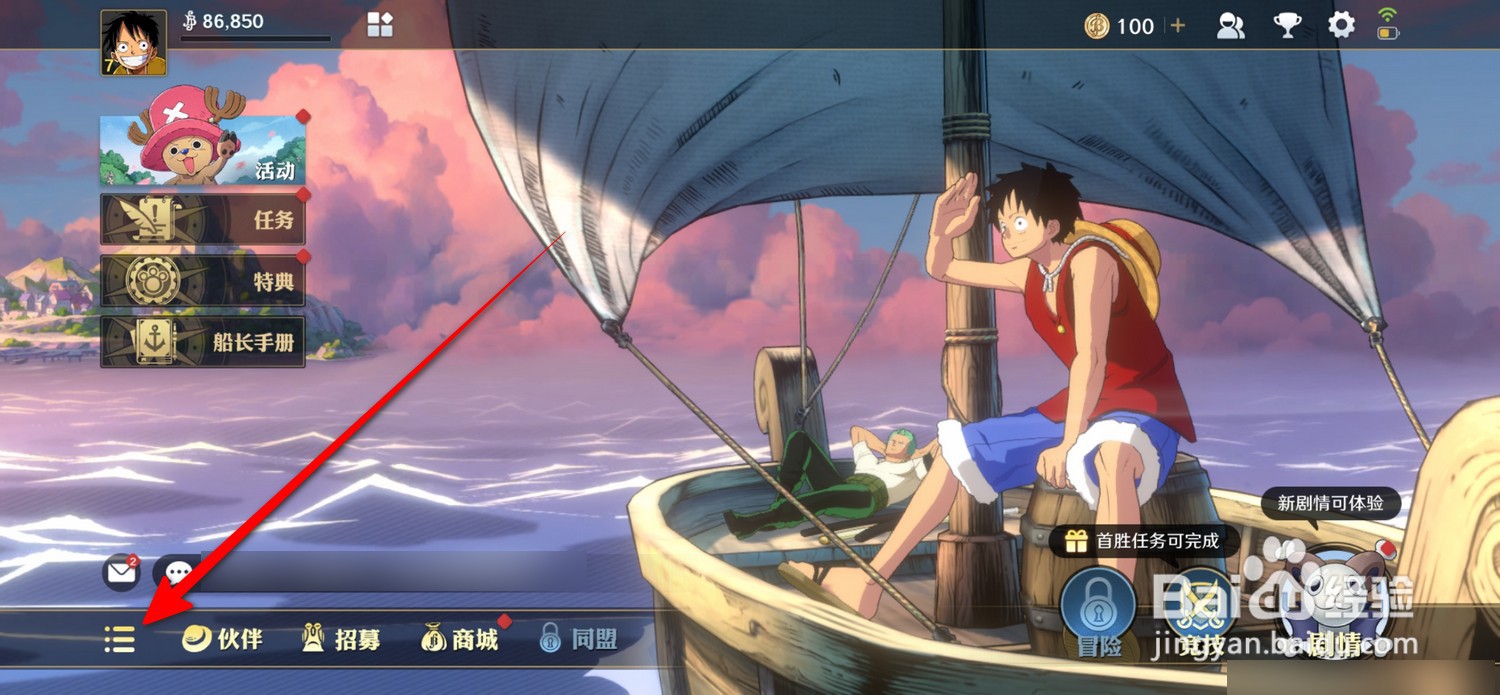Show the 特典 (Bonus) menu

pos(203,281)
